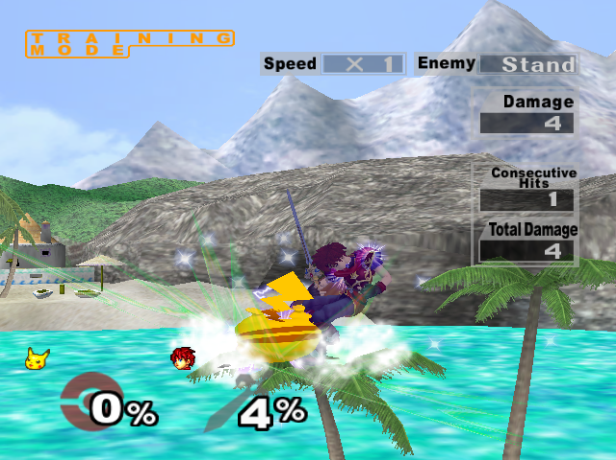Viewport: 616px width, 460px height.
Task: Click Roy's stock icon
Action: click(x=182, y=358)
